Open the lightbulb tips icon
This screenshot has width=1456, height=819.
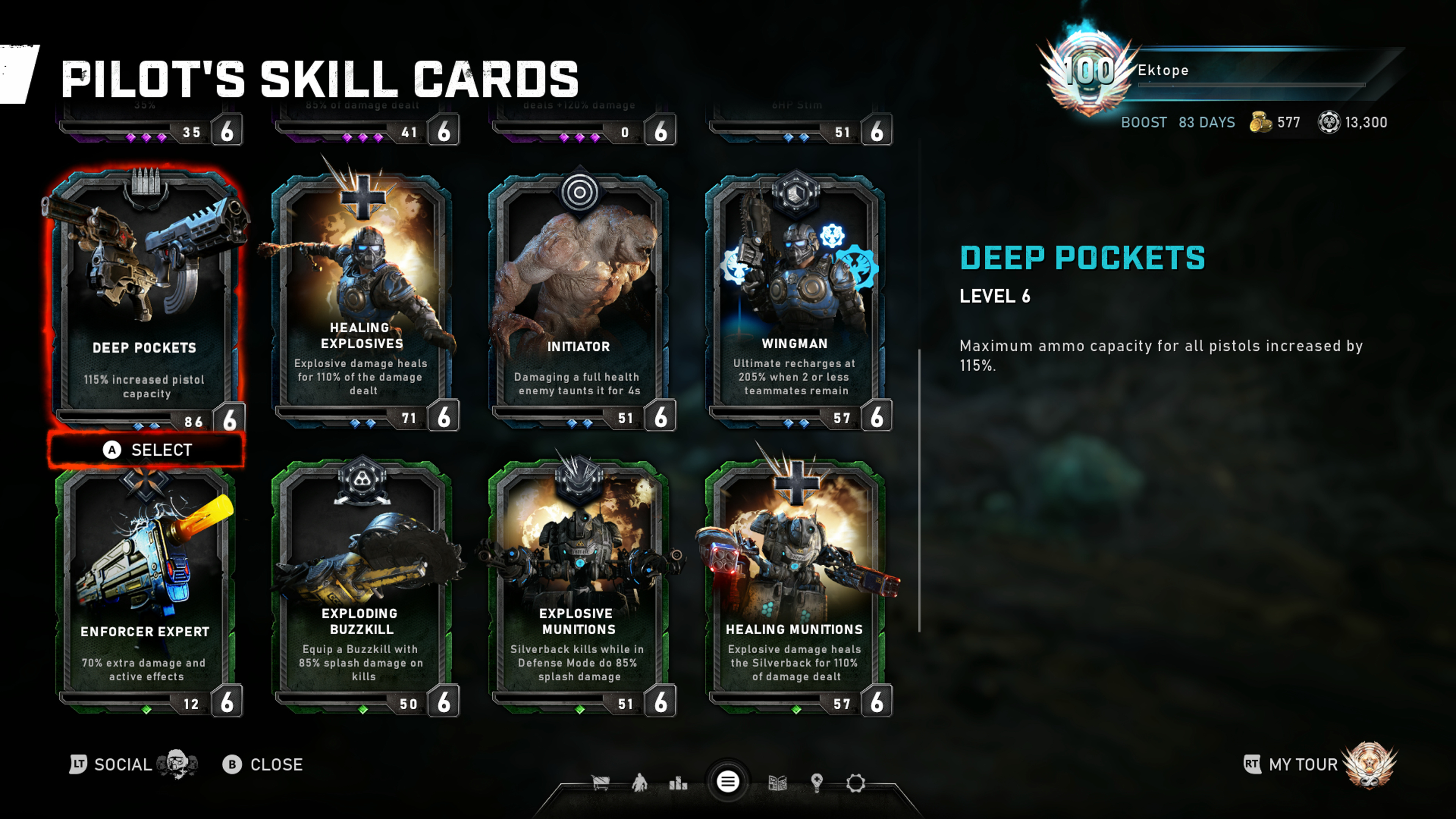pos(816,783)
